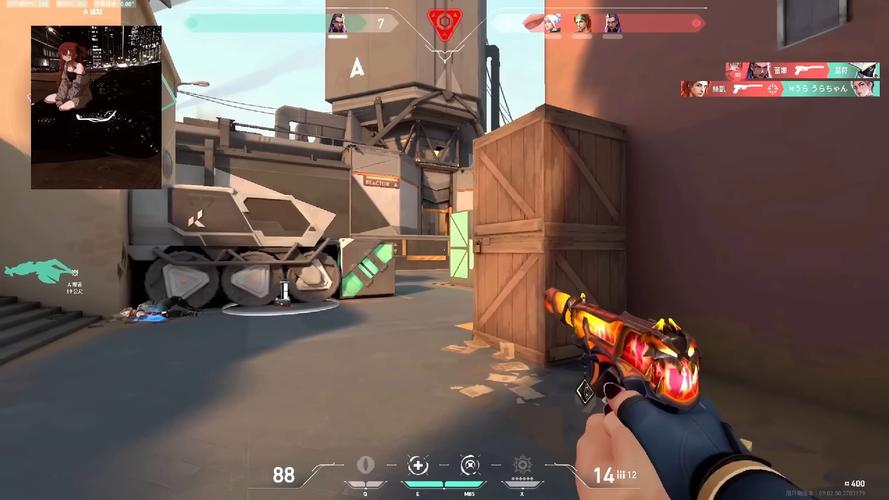The width and height of the screenshot is (889, 500).
Task: Activate the X ultimate gear icon
Action: point(522,466)
